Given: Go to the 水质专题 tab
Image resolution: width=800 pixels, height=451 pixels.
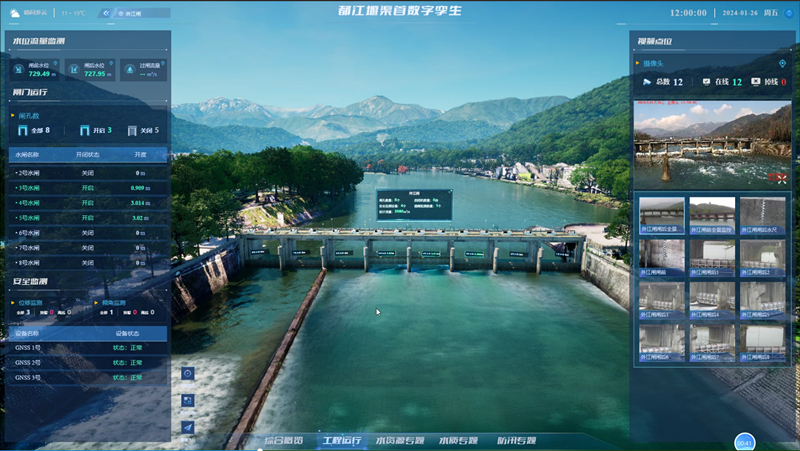Looking at the screenshot, I should click(x=459, y=440).
